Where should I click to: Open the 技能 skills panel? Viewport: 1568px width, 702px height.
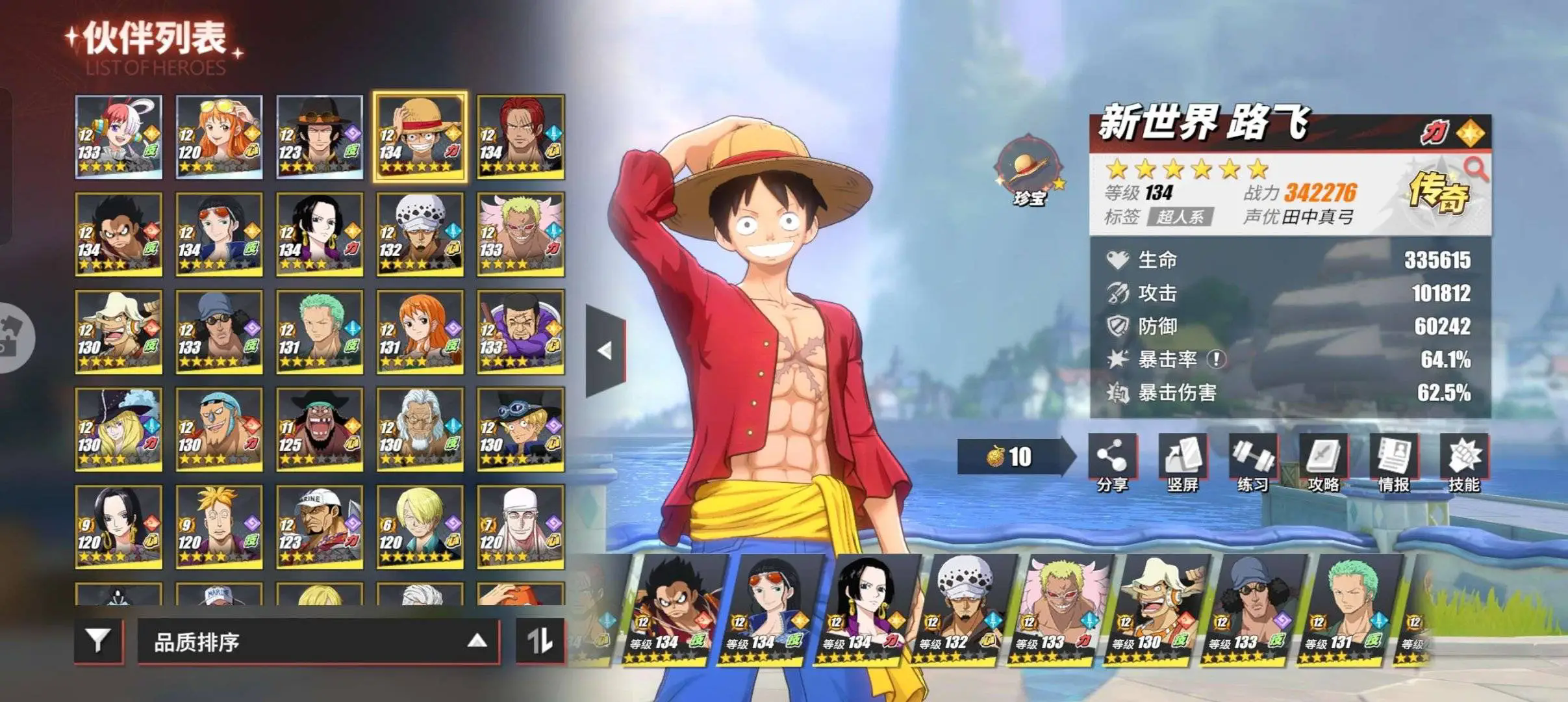pyautogui.click(x=1463, y=461)
